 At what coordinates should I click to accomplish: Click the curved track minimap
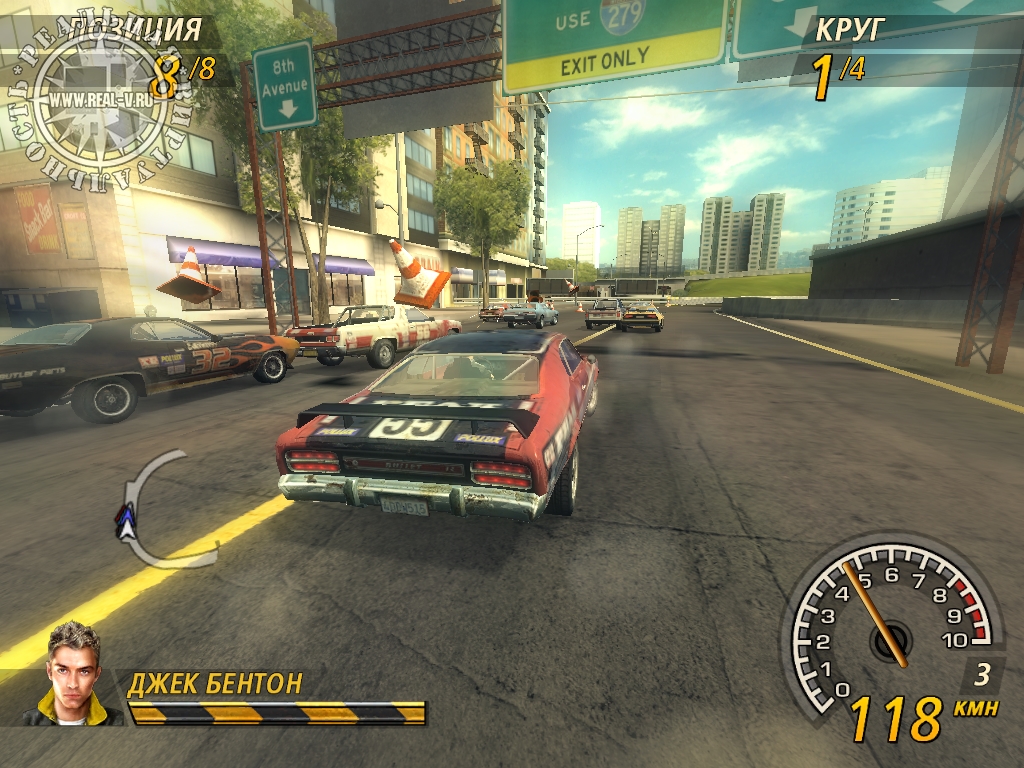(x=150, y=510)
